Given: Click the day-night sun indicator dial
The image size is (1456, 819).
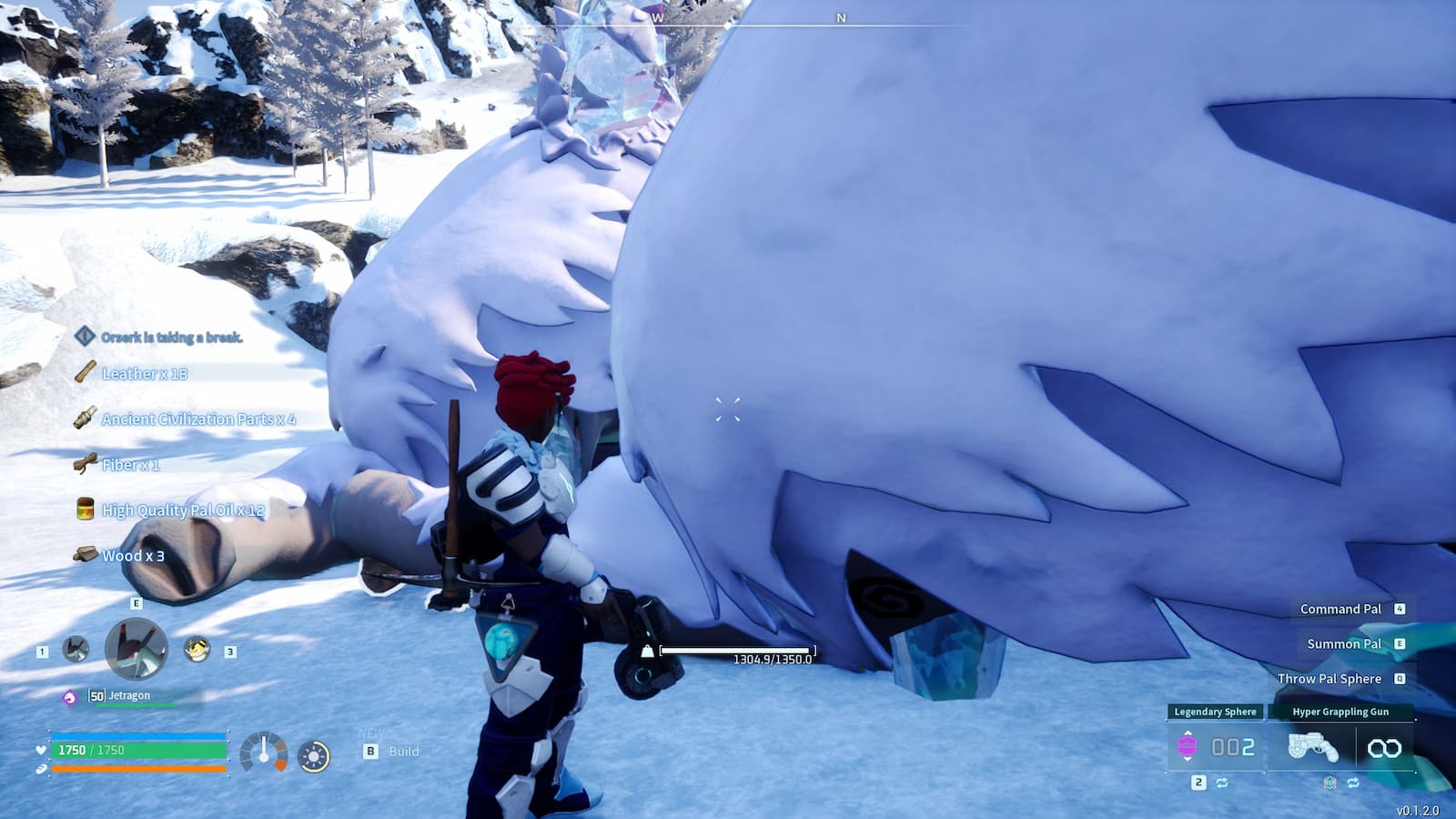Looking at the screenshot, I should click(314, 756).
